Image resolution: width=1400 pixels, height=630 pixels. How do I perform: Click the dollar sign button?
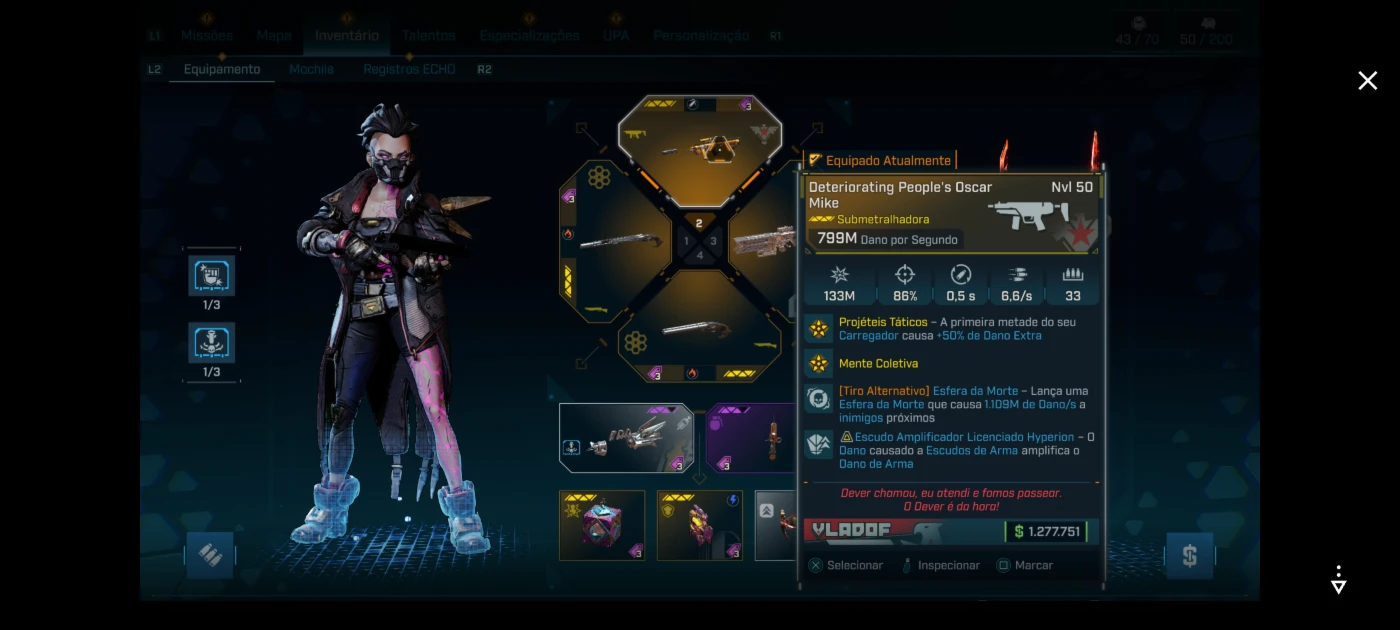click(x=1189, y=556)
